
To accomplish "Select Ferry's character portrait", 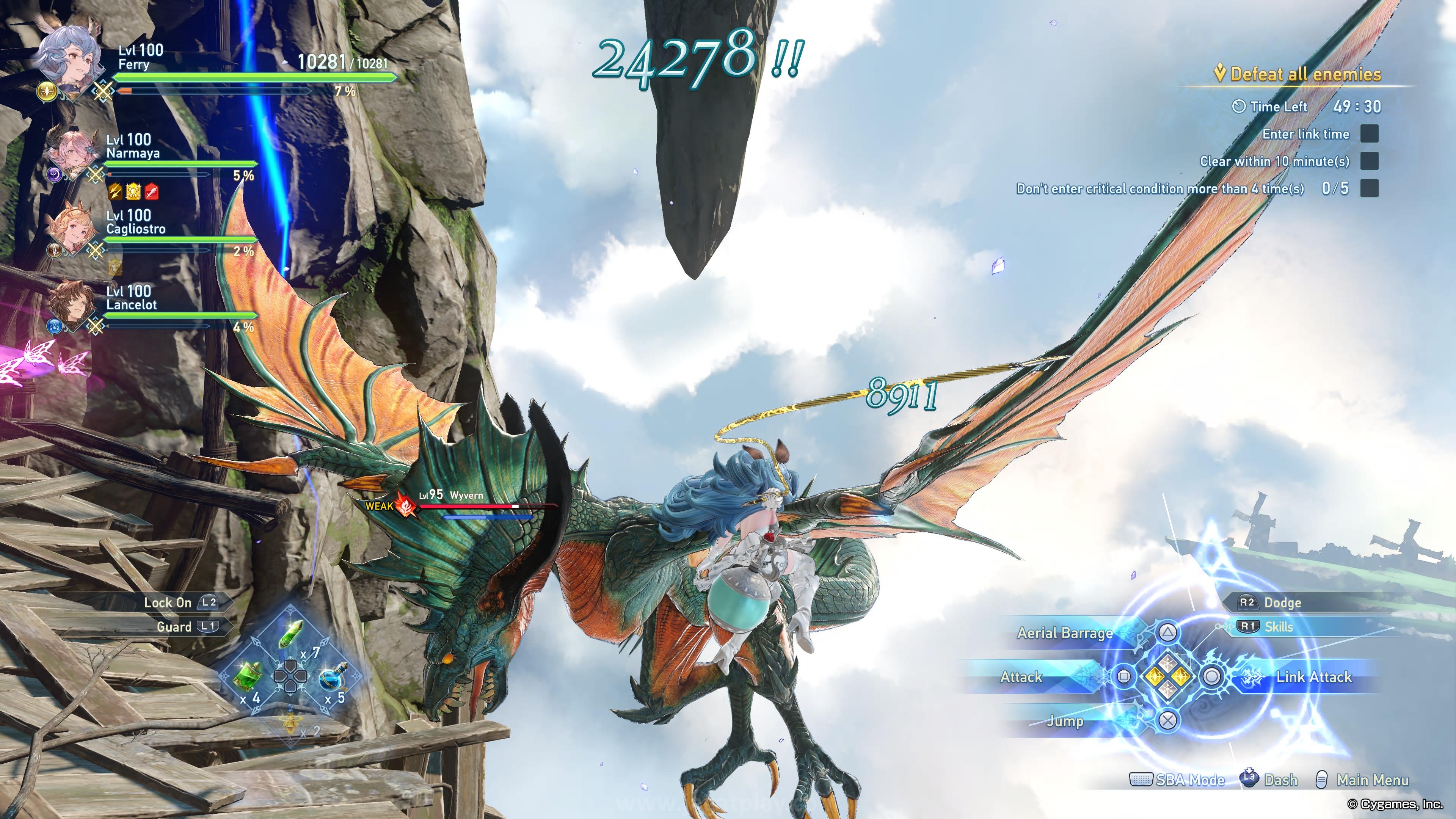I will click(69, 59).
